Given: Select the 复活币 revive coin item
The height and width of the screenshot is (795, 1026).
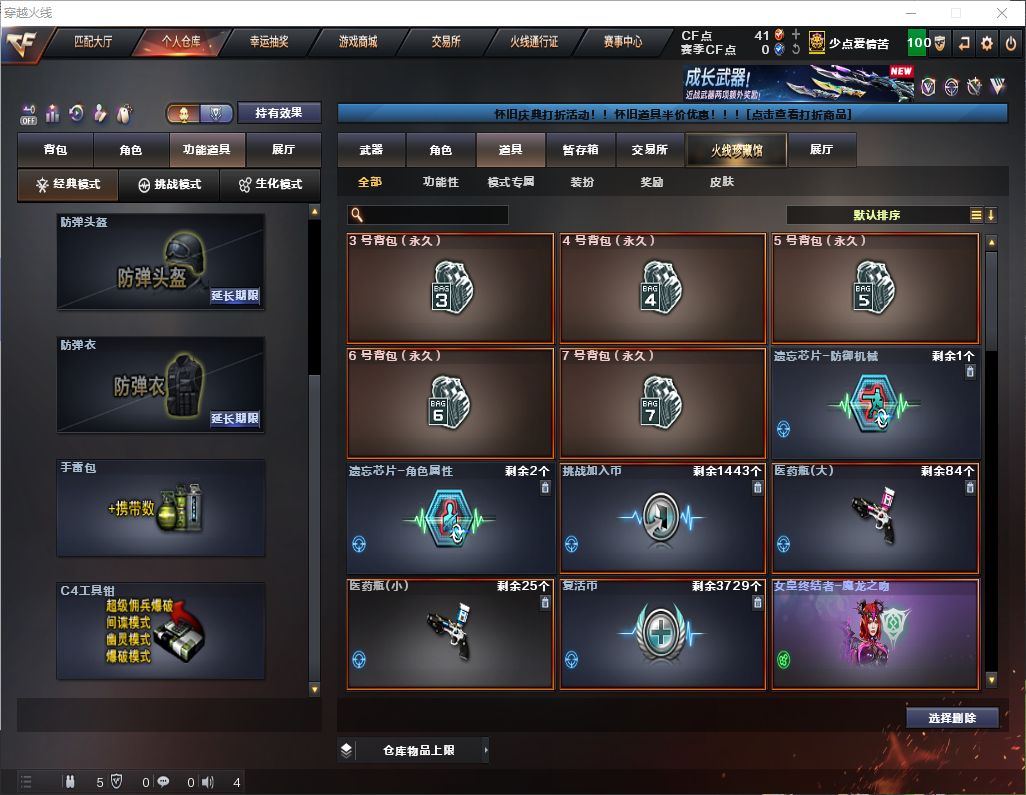Looking at the screenshot, I should click(664, 633).
